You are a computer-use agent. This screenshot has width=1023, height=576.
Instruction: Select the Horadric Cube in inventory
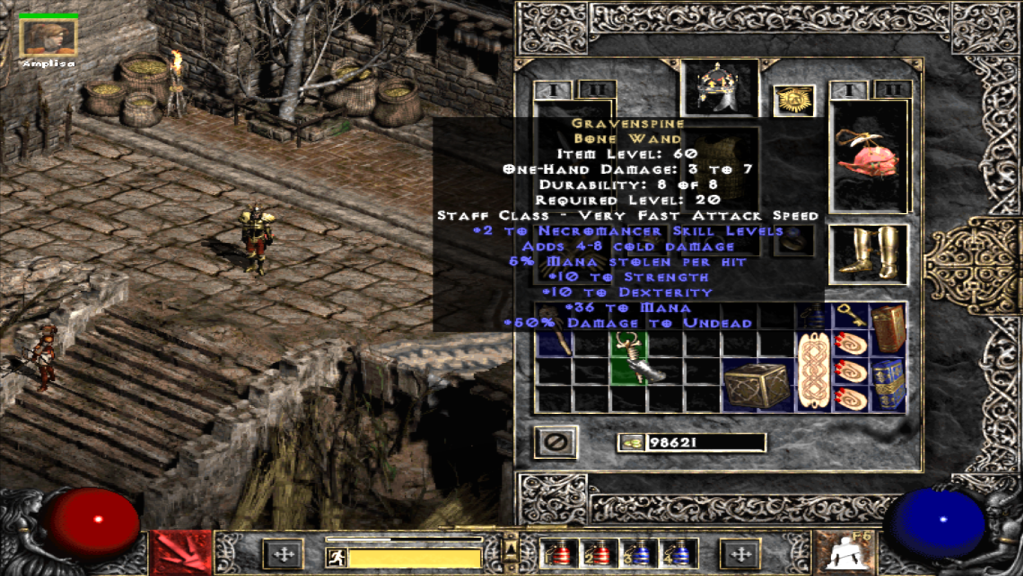[x=756, y=385]
